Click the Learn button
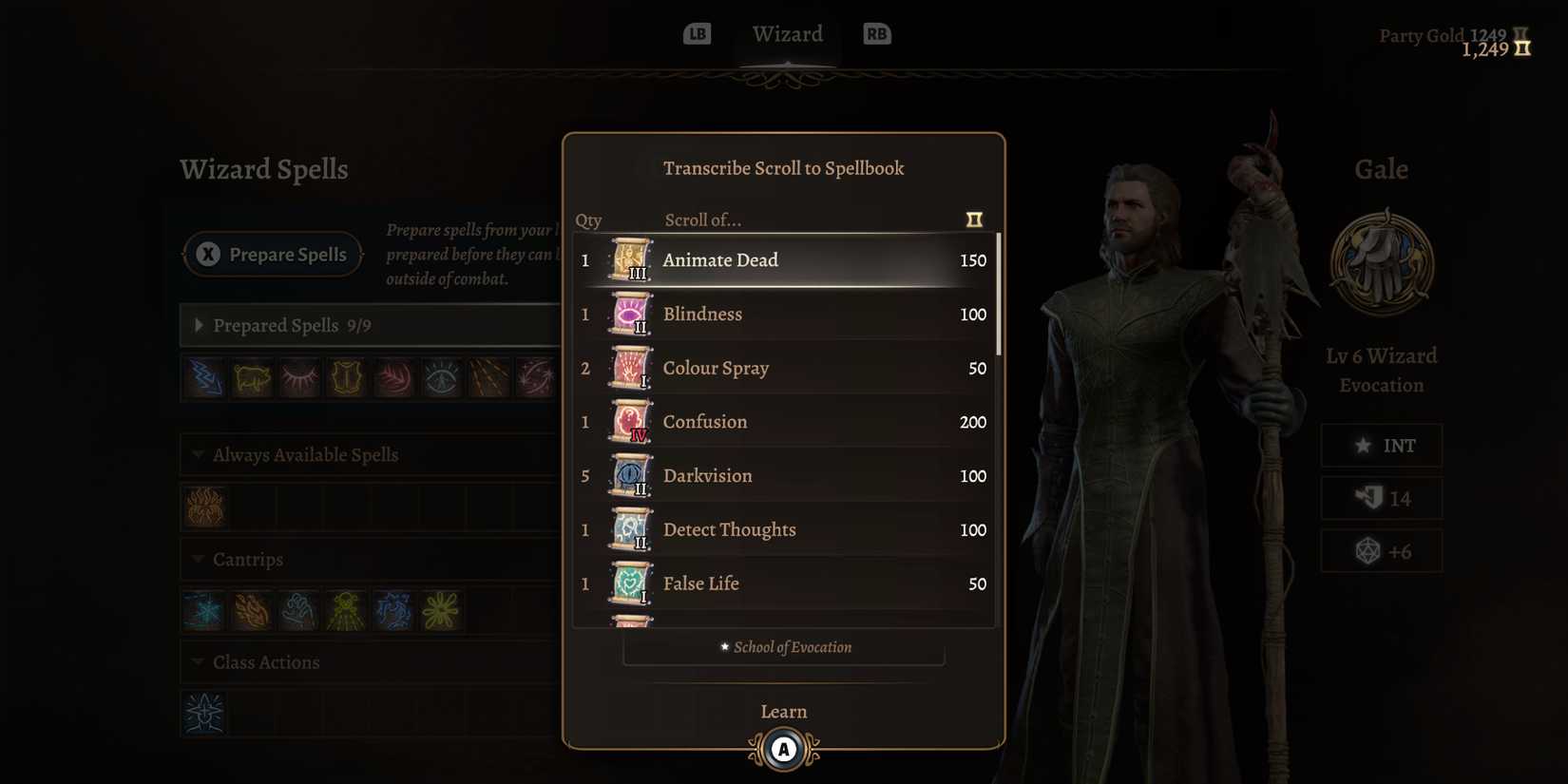The image size is (1568, 784). point(783,711)
